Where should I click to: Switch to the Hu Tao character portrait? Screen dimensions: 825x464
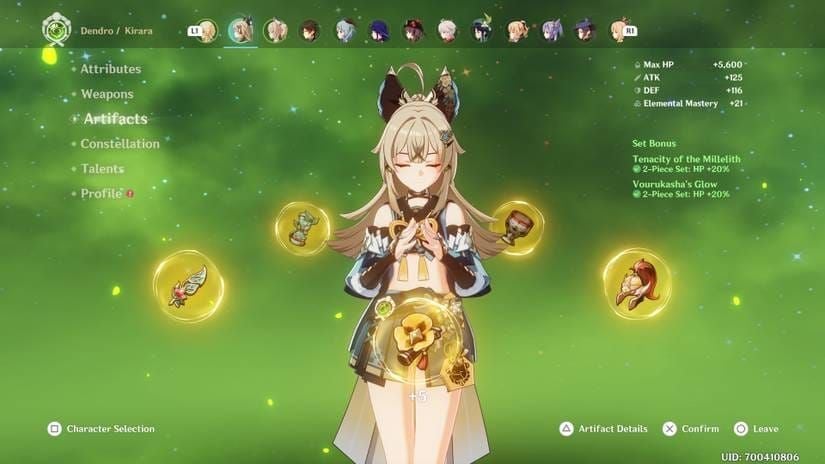click(413, 31)
